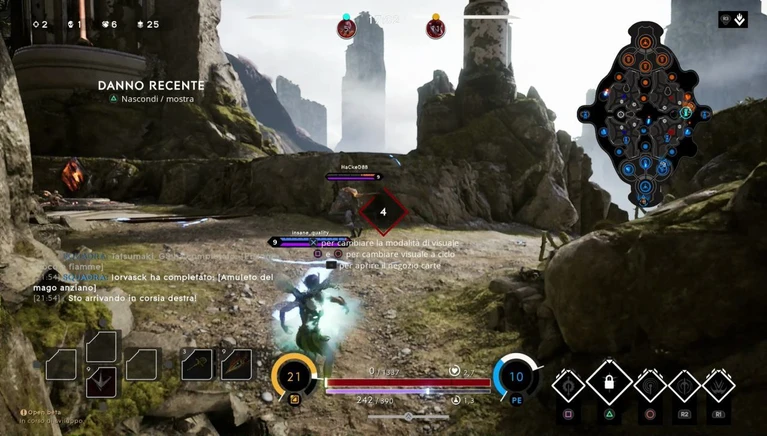Activate the ability diamond above the square glyph

click(569, 385)
